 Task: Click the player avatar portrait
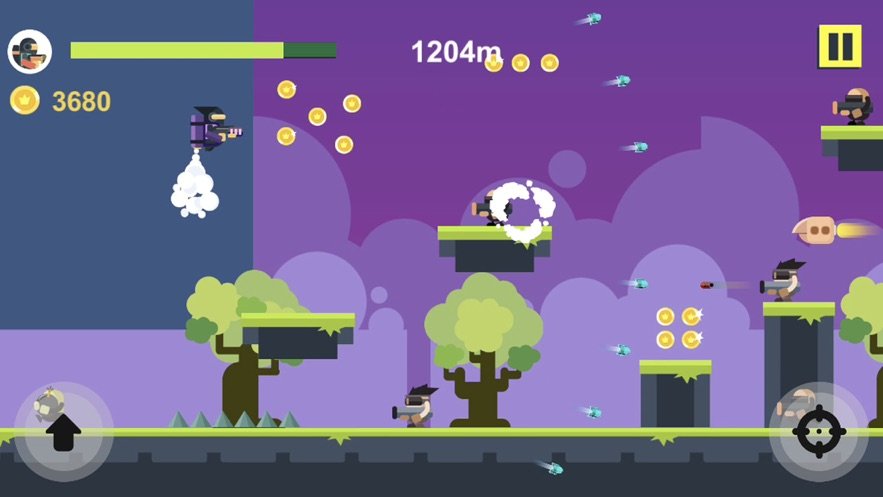[x=30, y=52]
